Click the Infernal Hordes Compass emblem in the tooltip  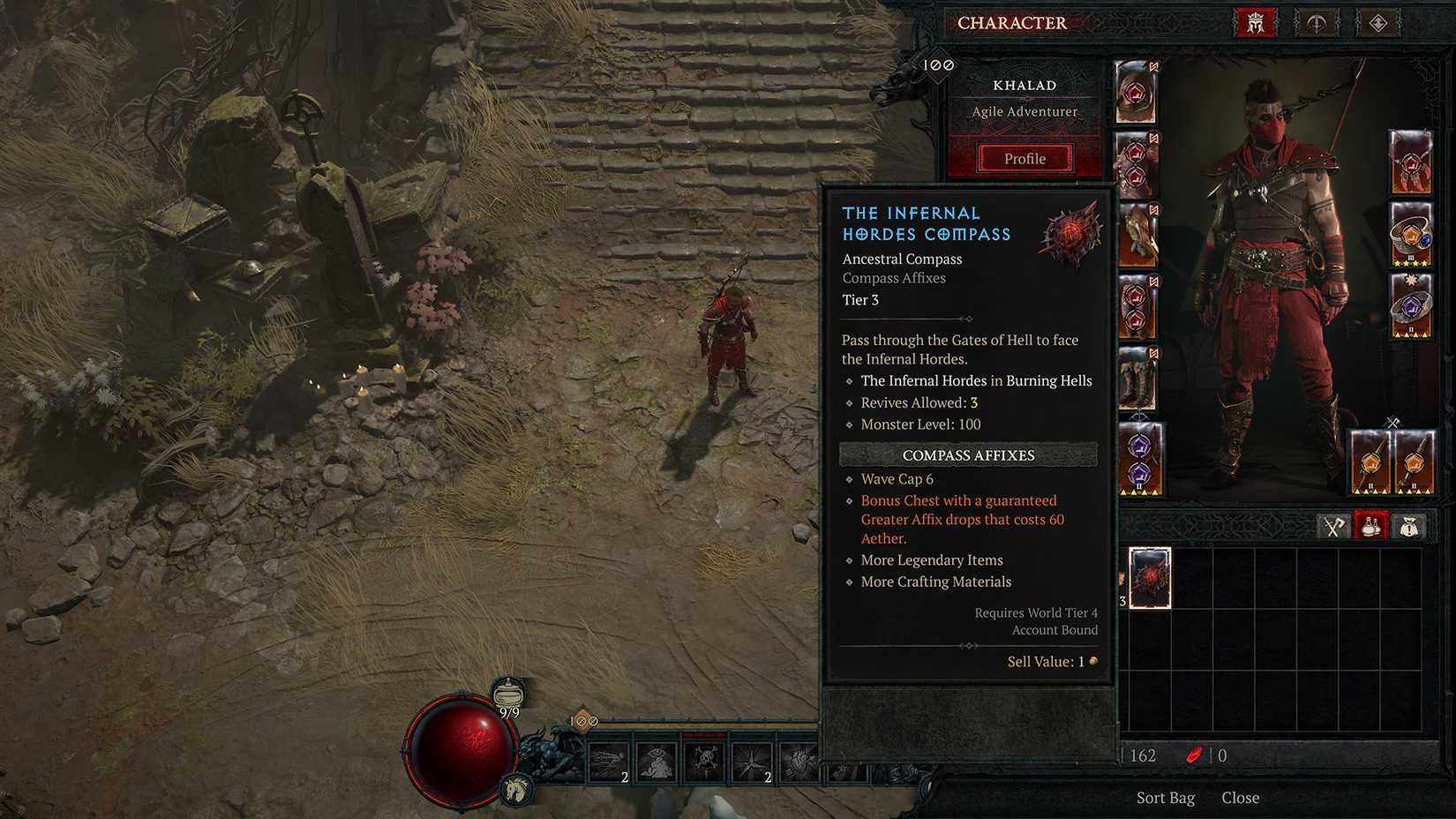[x=1070, y=231]
